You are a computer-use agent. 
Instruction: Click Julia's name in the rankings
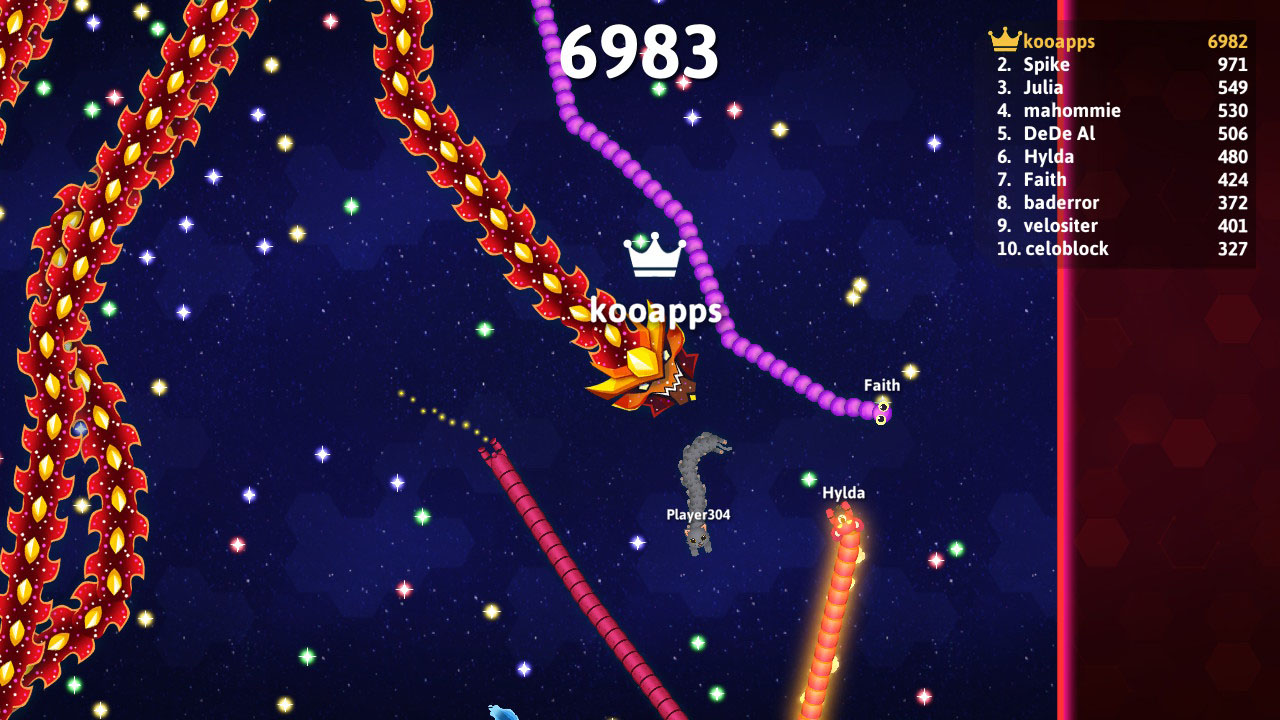tap(1045, 87)
